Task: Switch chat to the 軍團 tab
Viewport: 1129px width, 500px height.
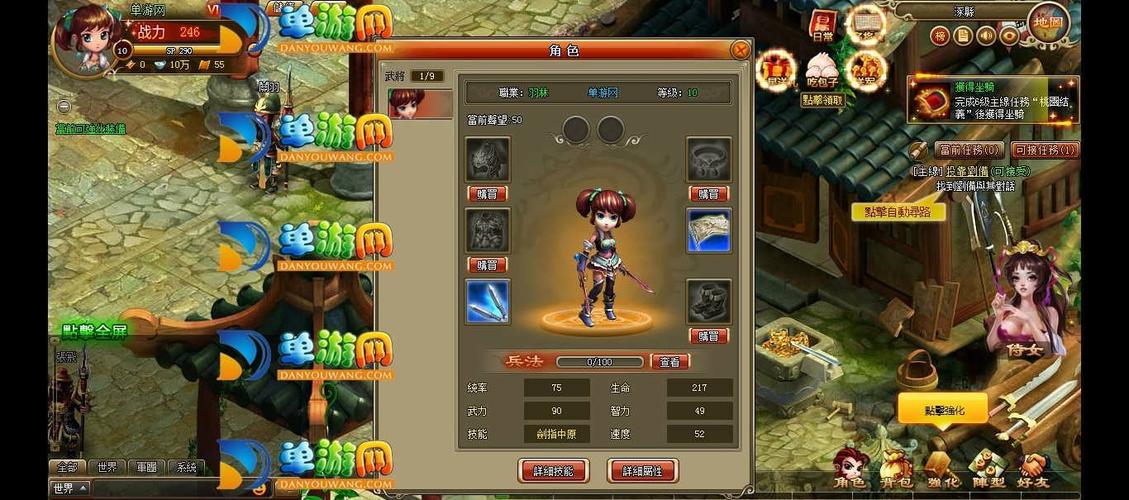Action: [147, 467]
